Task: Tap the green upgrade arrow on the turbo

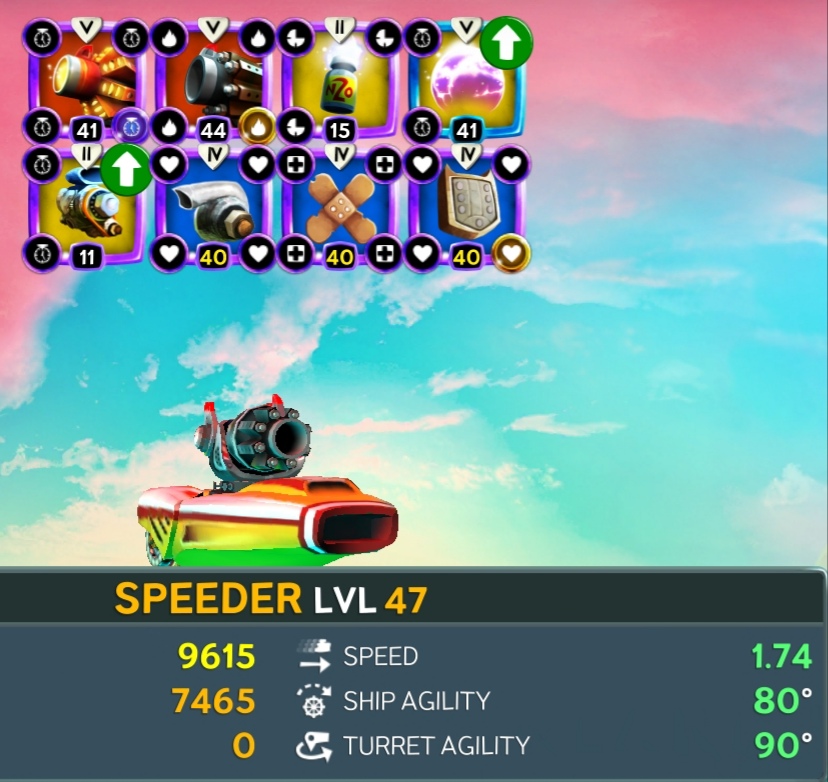Action: [x=125, y=170]
